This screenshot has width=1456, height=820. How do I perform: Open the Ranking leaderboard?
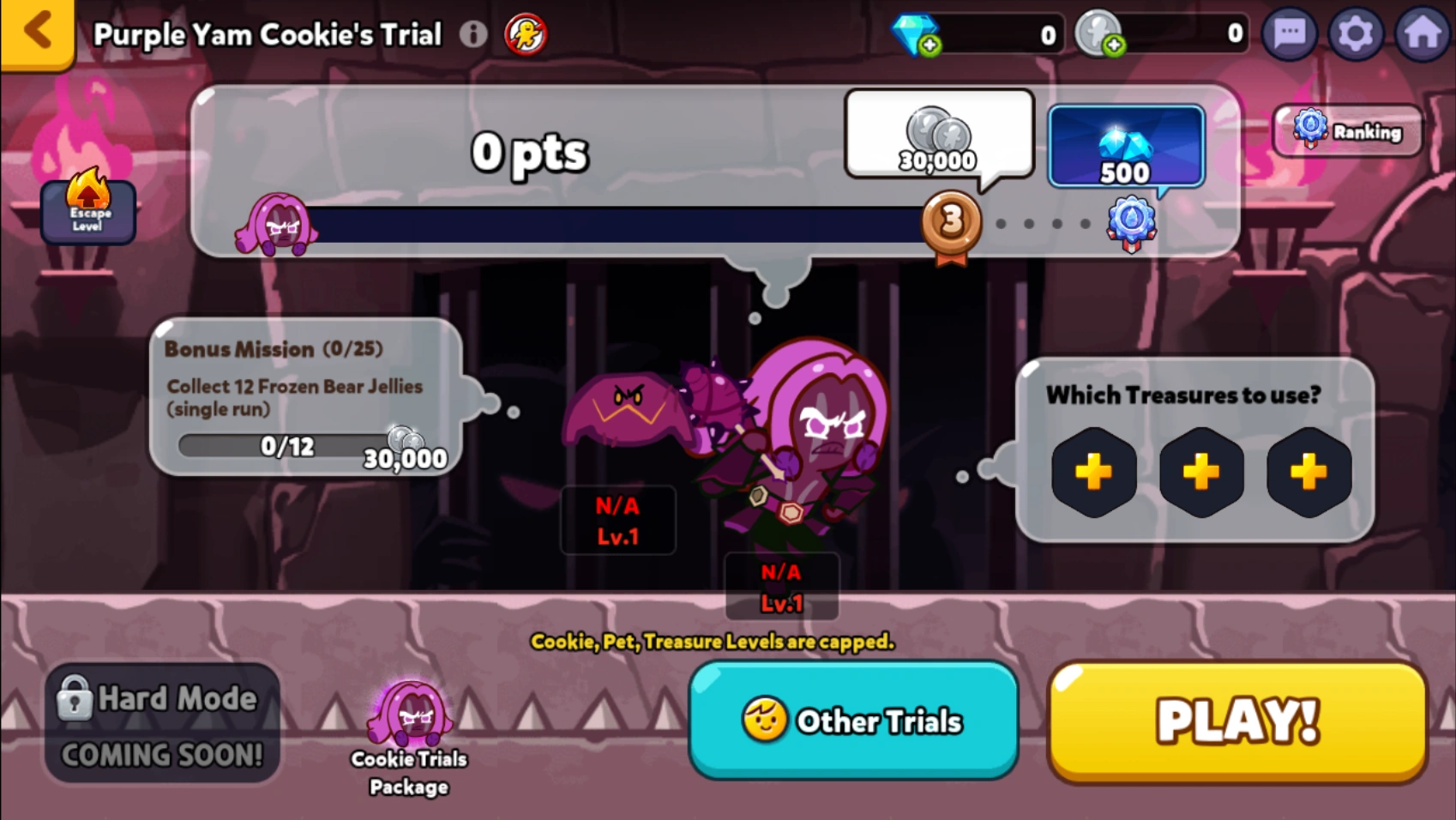click(1346, 131)
